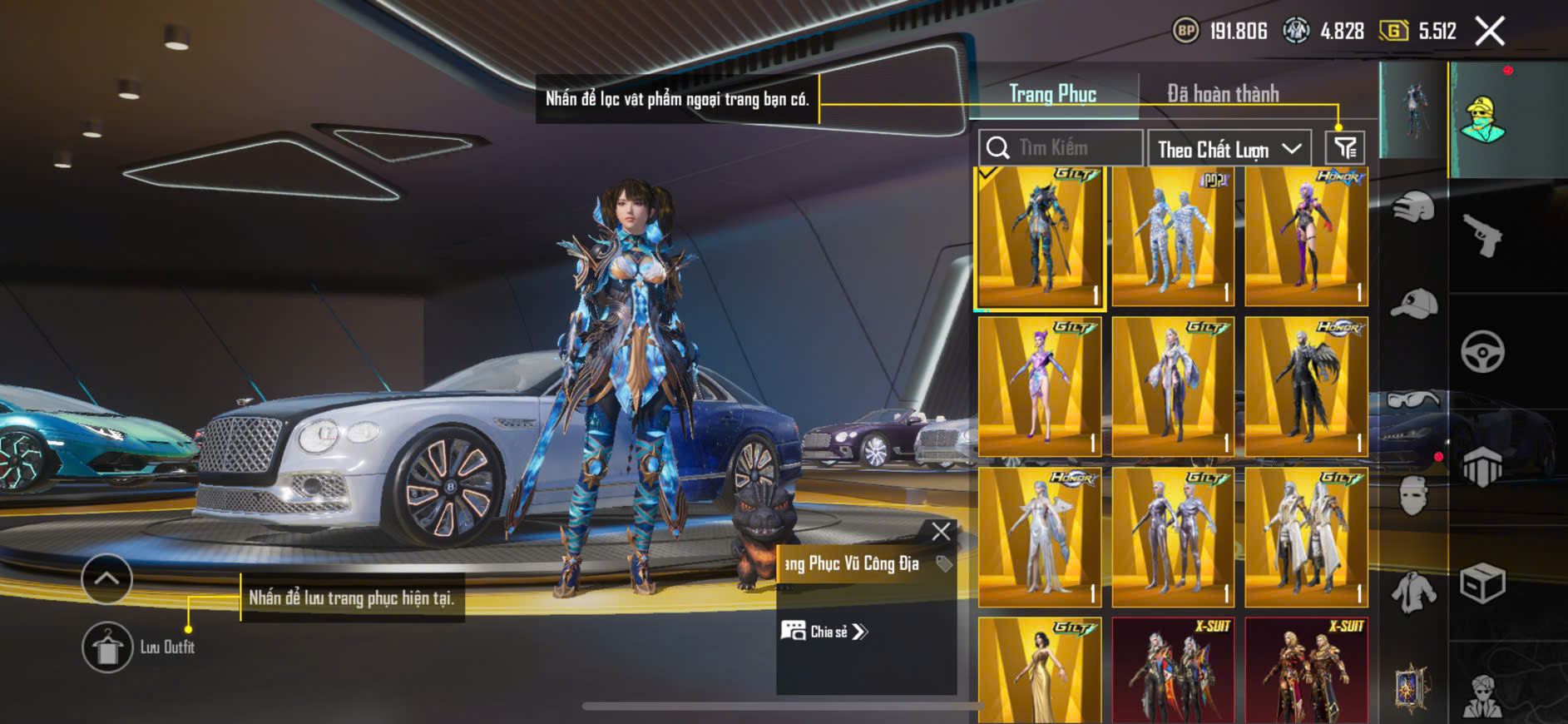Image resolution: width=1568 pixels, height=724 pixels.
Task: Select the equipped blue armor outfit tile
Action: 1040,238
